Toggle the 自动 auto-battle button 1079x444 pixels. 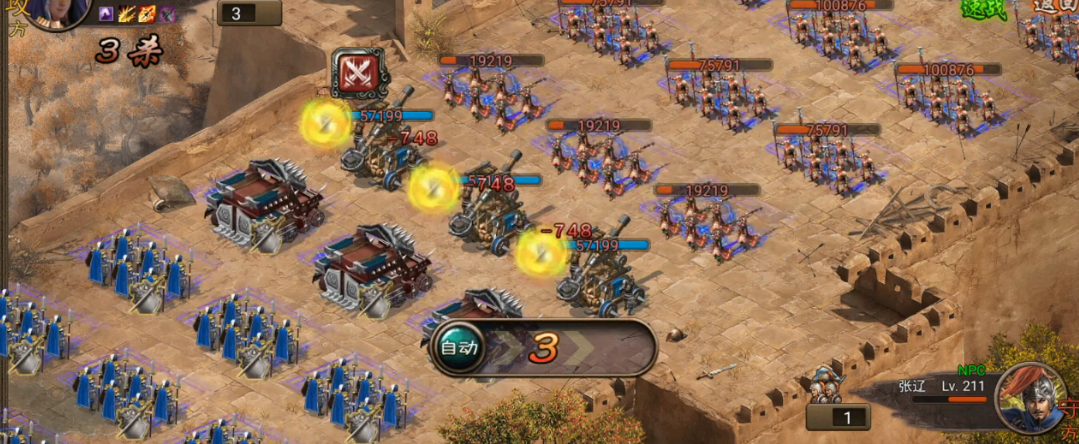pos(460,348)
